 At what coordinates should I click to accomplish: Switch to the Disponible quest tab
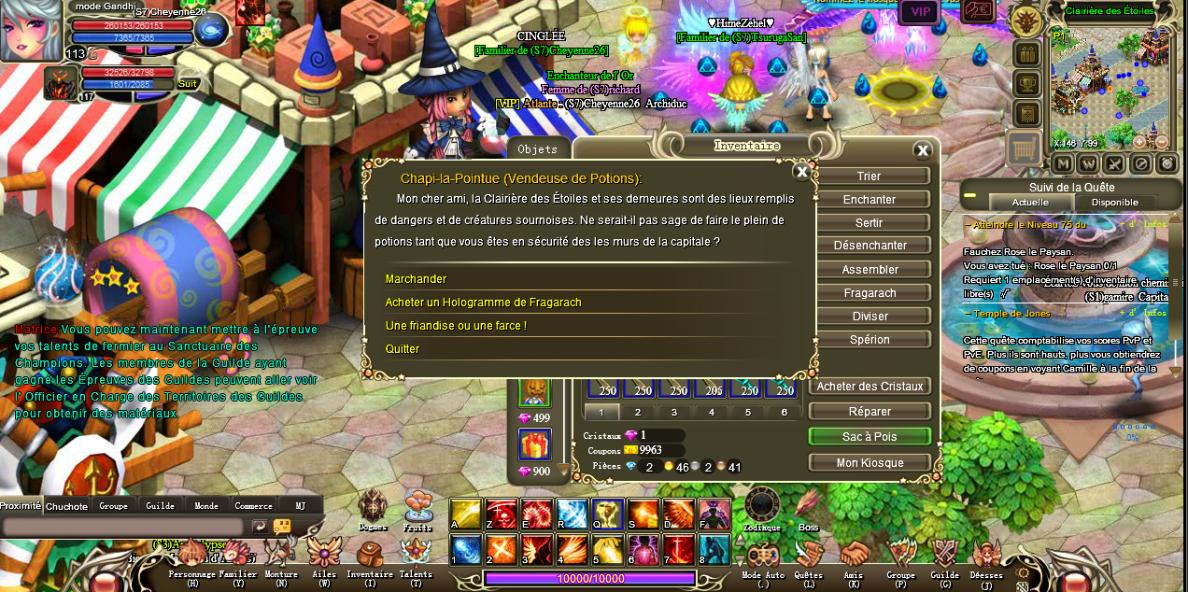[1114, 202]
